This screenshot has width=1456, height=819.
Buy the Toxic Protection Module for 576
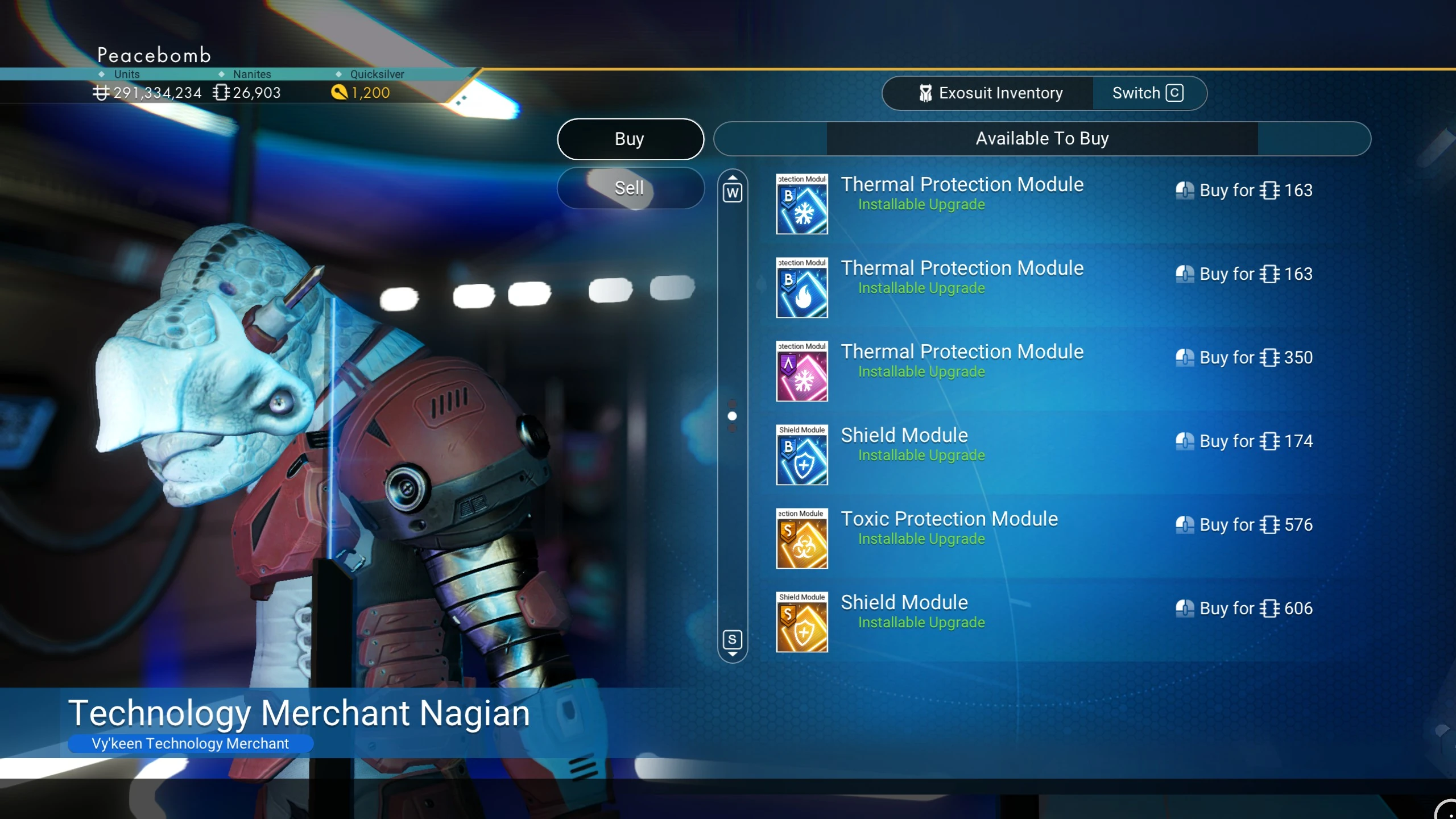coord(1244,525)
